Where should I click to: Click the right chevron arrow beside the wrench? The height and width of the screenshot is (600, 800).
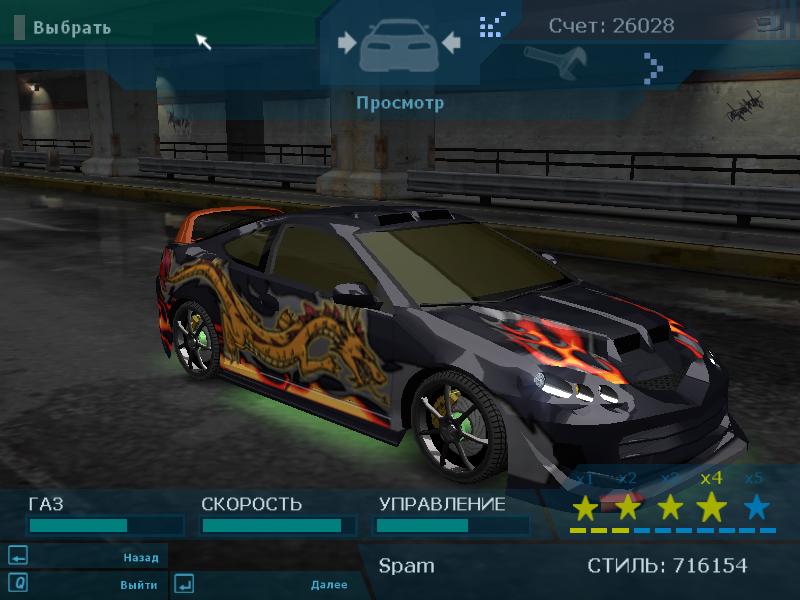tap(654, 68)
